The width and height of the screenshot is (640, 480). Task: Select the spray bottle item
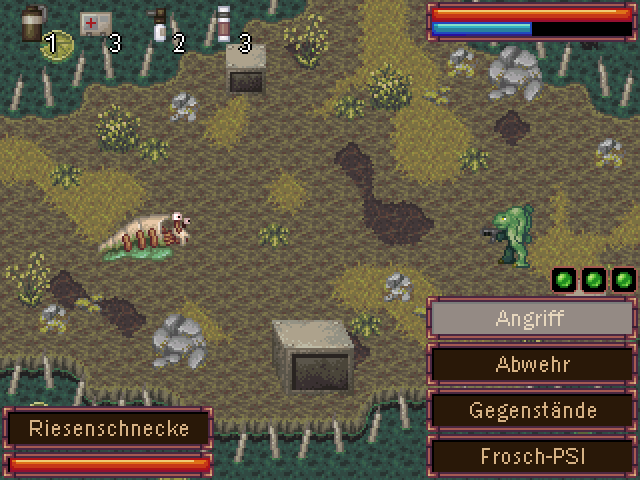(158, 24)
